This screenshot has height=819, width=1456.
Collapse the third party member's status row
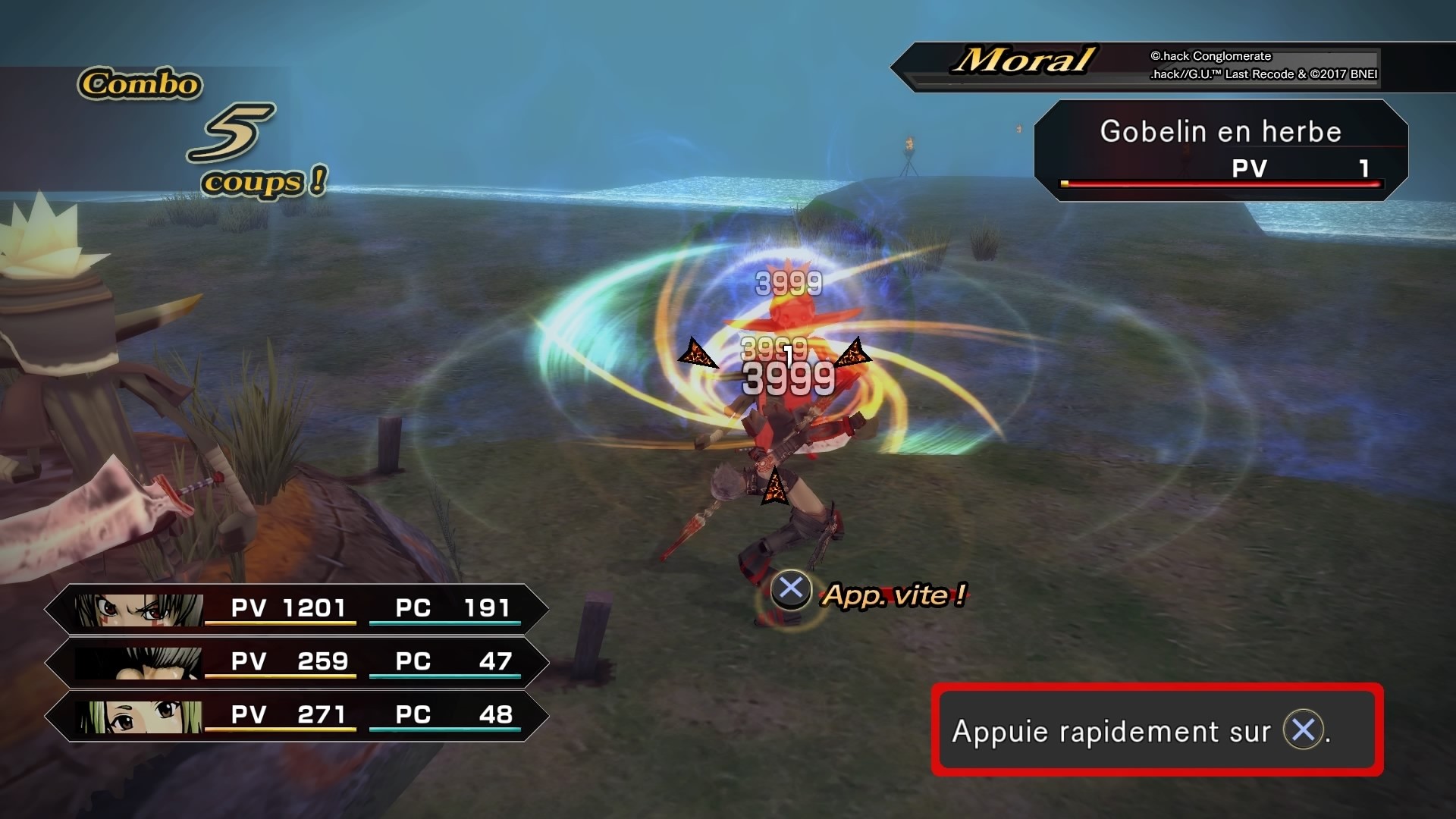(296, 715)
